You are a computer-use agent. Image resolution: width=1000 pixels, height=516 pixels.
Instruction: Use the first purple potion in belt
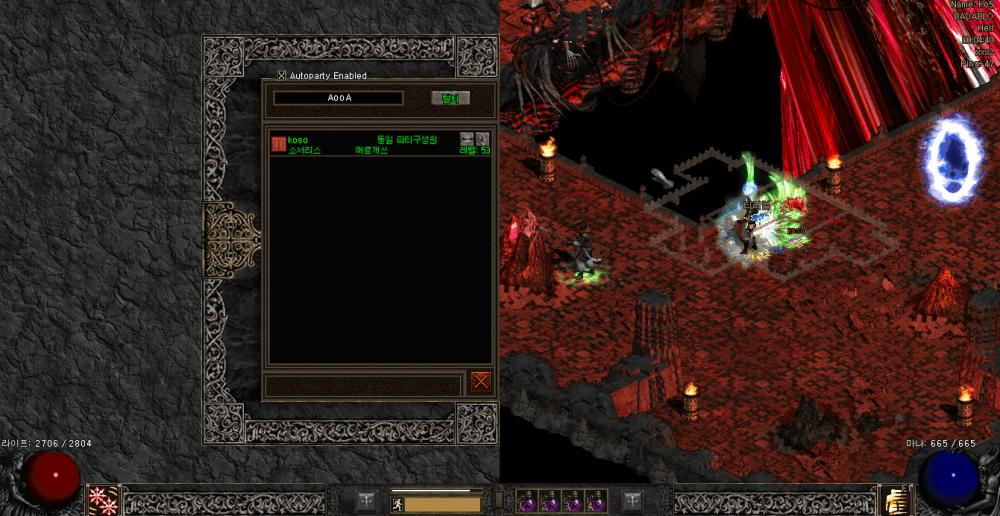[x=528, y=501]
